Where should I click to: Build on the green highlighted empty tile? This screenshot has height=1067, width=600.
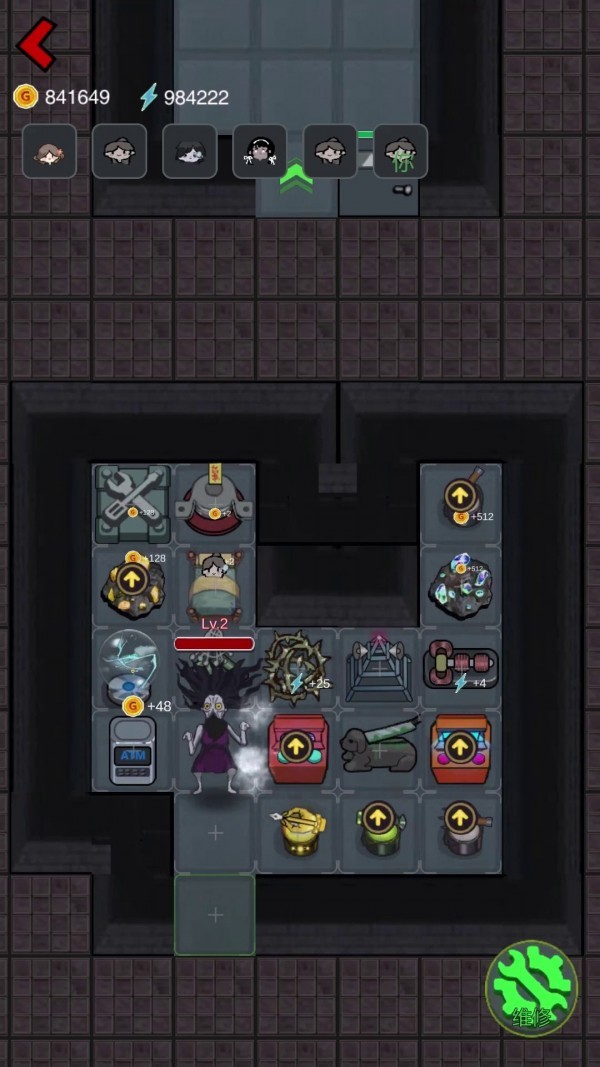(215, 915)
